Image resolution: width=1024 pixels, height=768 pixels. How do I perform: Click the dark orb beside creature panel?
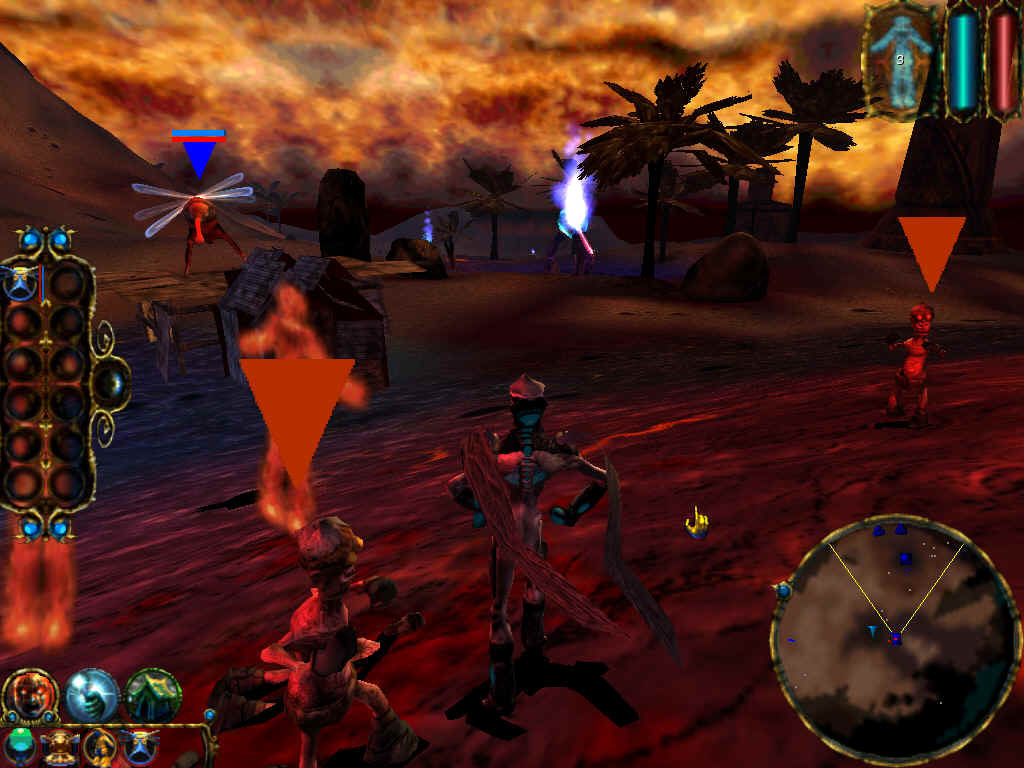(113, 382)
